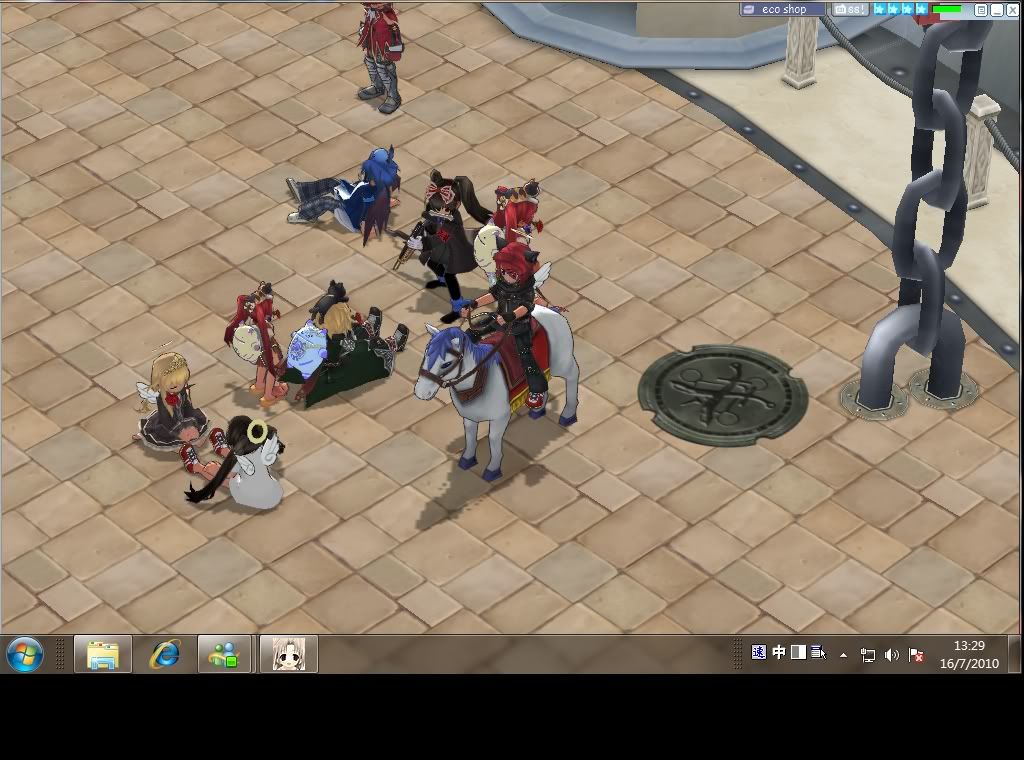The height and width of the screenshot is (760, 1024).
Task: Open the window menu icon beside minimize
Action: point(981,10)
